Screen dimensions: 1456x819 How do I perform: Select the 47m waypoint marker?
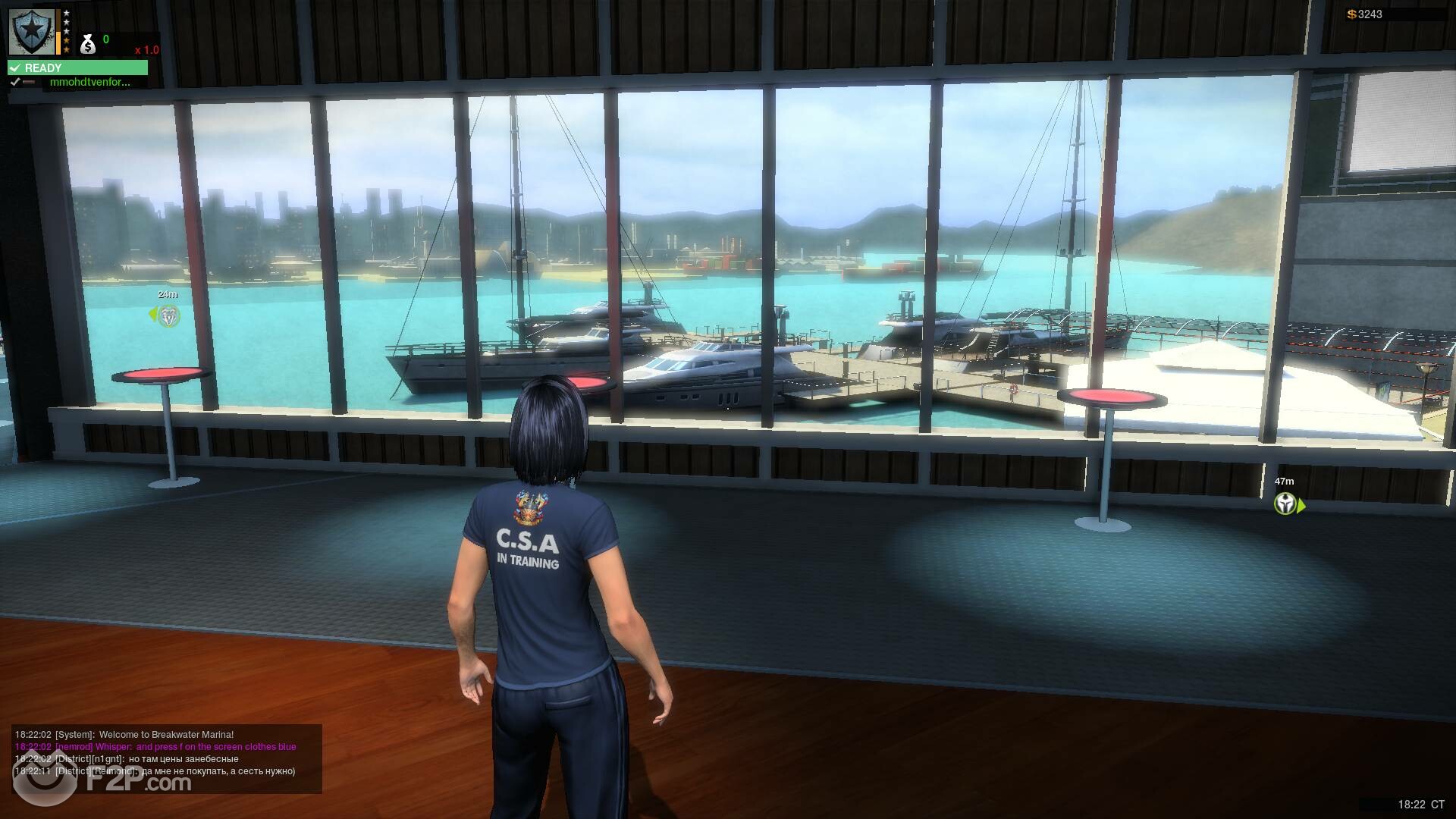pyautogui.click(x=1285, y=504)
